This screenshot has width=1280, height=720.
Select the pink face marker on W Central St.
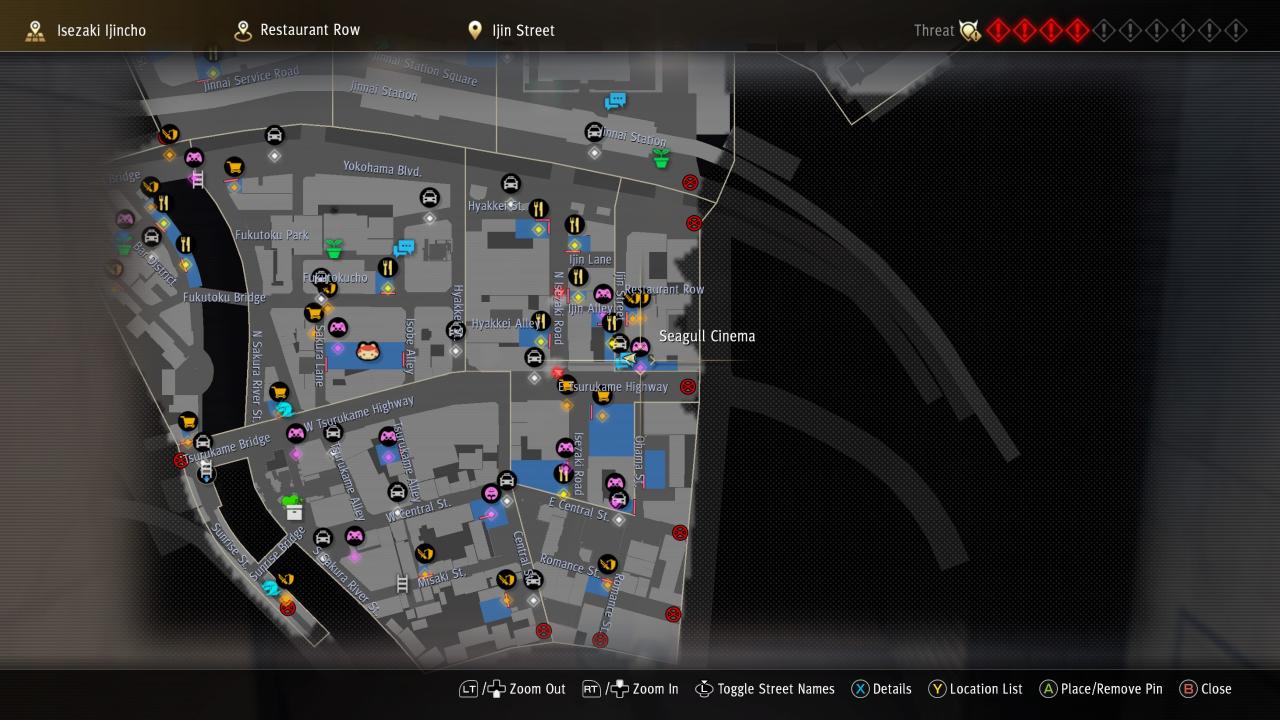(491, 494)
